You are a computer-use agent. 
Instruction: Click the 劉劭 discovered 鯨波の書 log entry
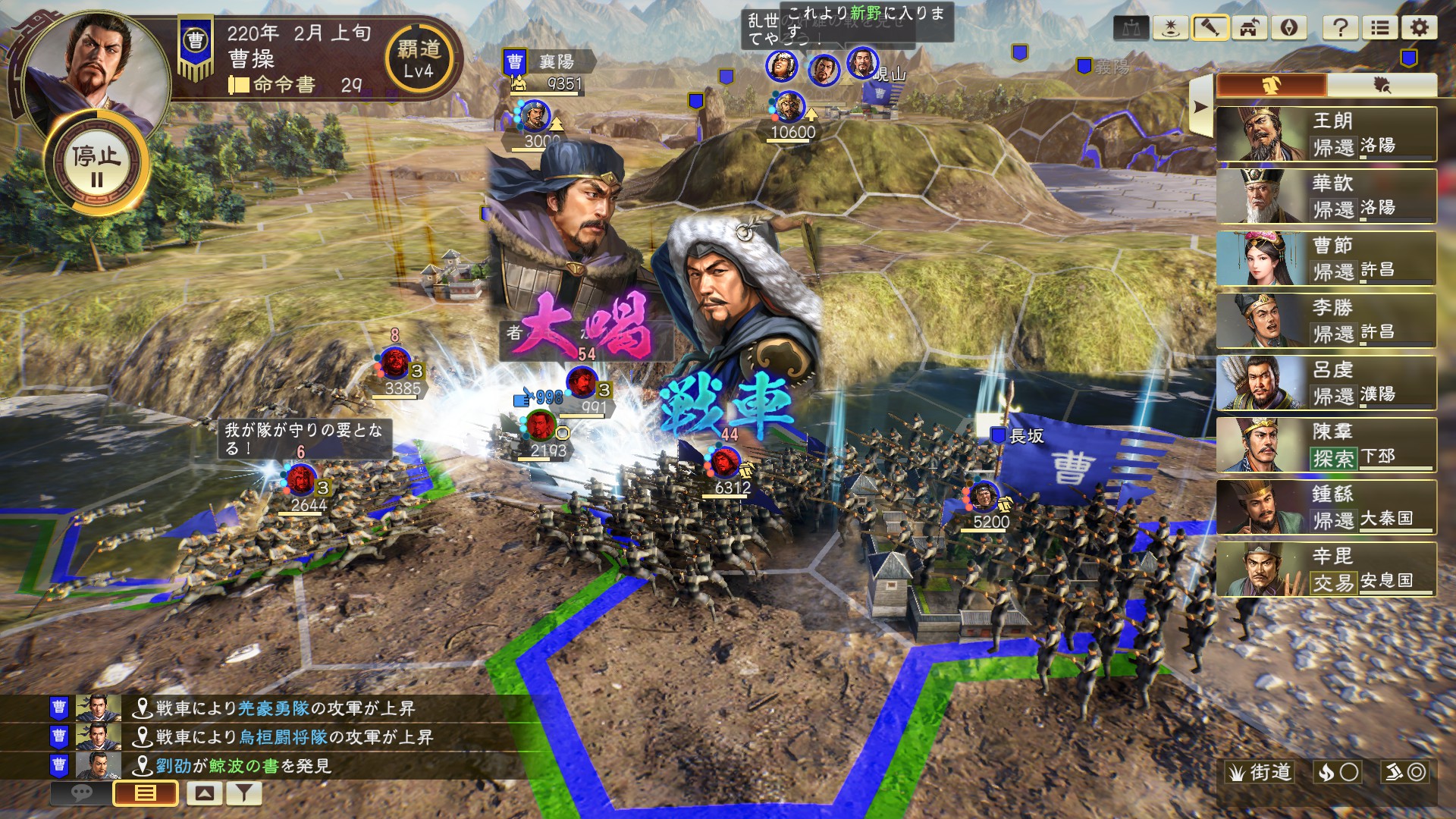243,766
